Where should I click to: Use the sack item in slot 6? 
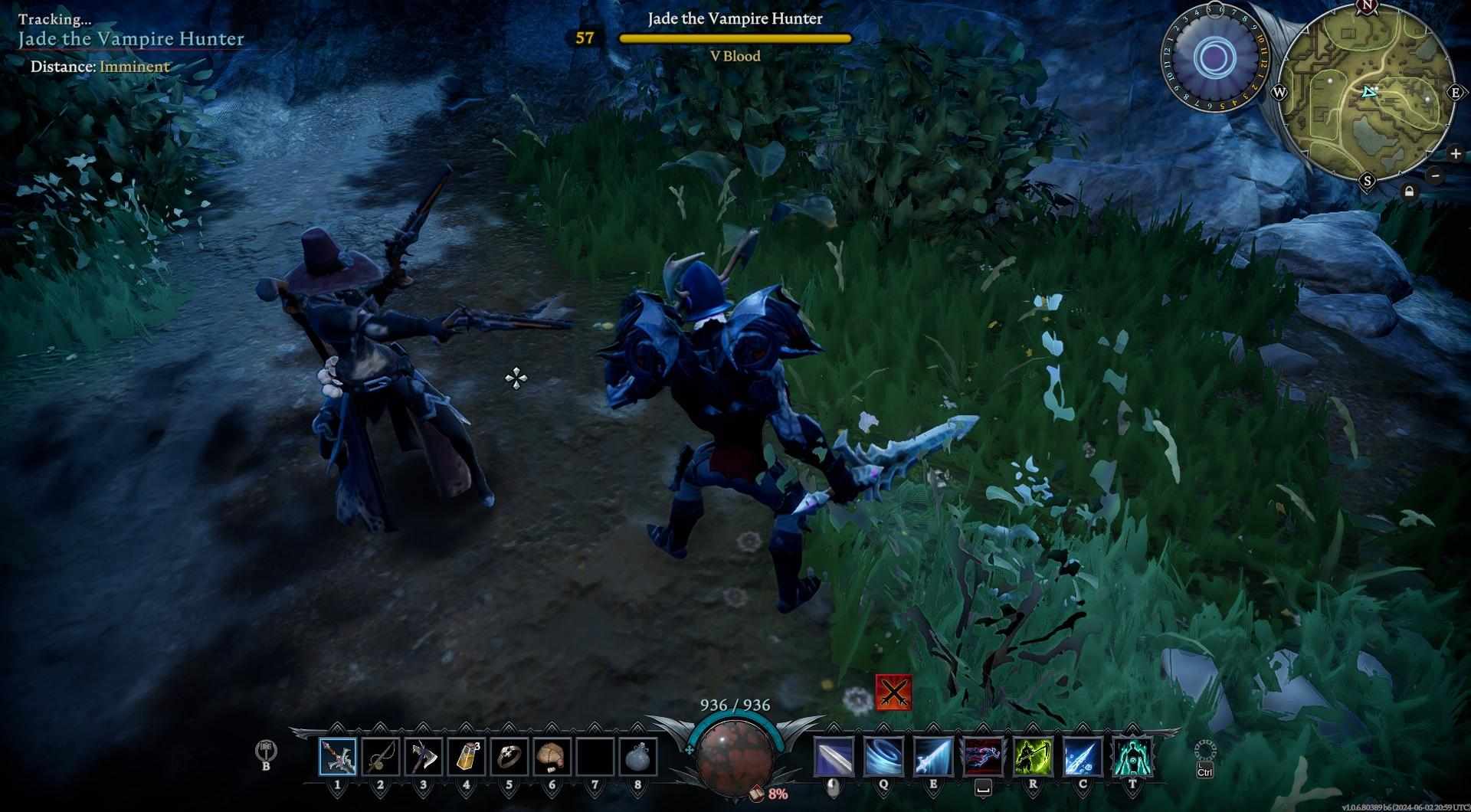[x=552, y=757]
